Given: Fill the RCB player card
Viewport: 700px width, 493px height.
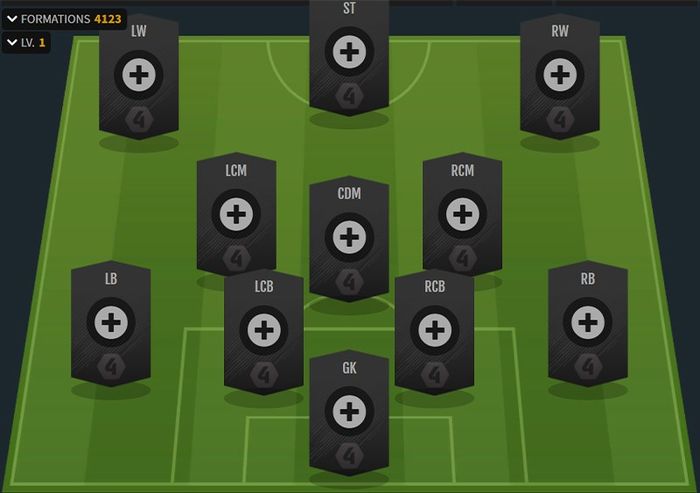Looking at the screenshot, I should tap(434, 329).
